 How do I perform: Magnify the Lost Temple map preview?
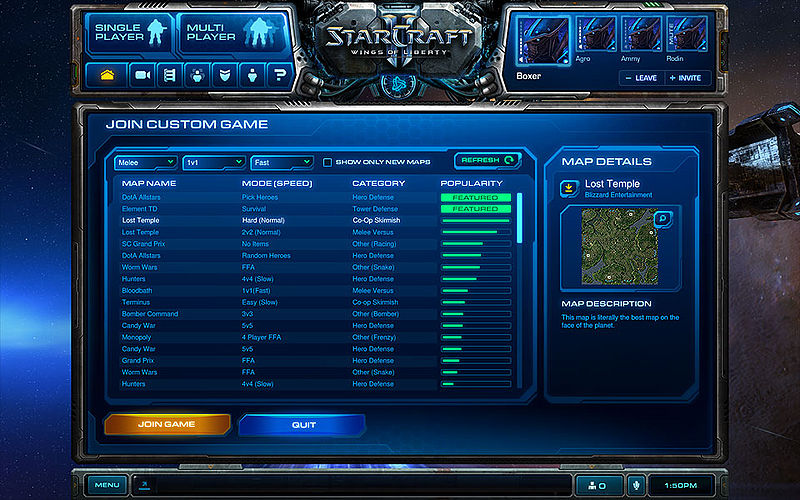pos(662,218)
